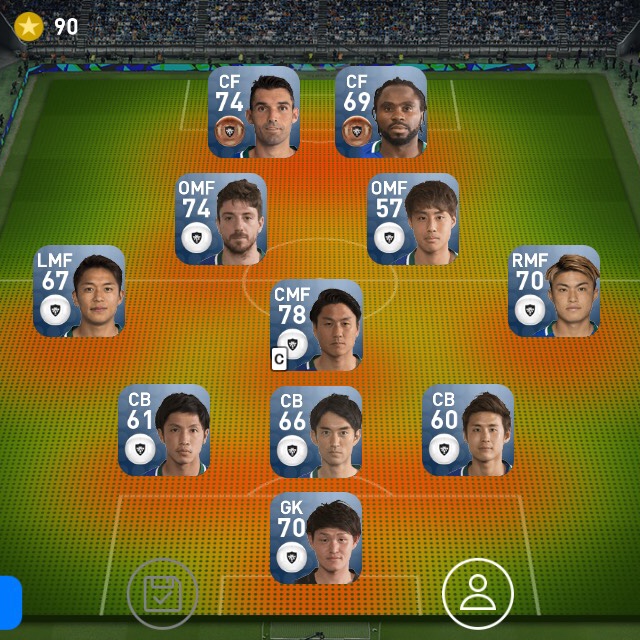Viewport: 640px width, 640px height.
Task: Select the CF player rated 69
Action: pyautogui.click(x=381, y=111)
